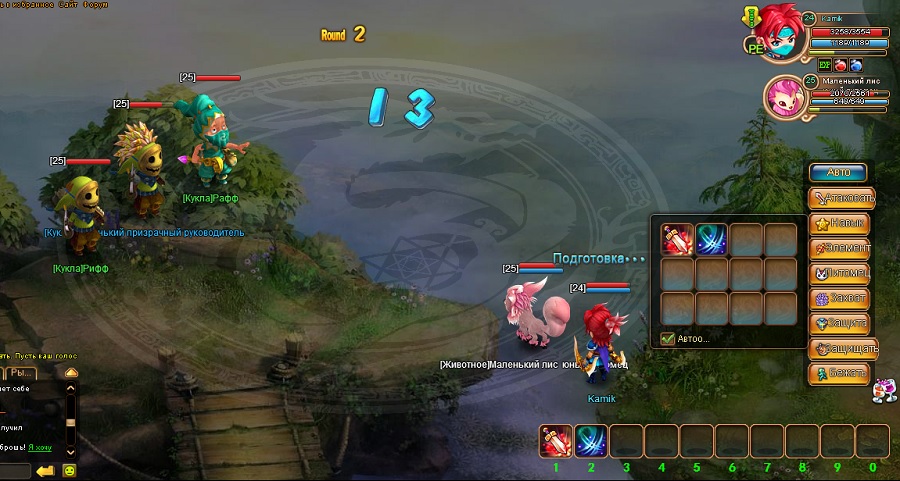
Task: Select the Элемент command button
Action: click(x=841, y=248)
